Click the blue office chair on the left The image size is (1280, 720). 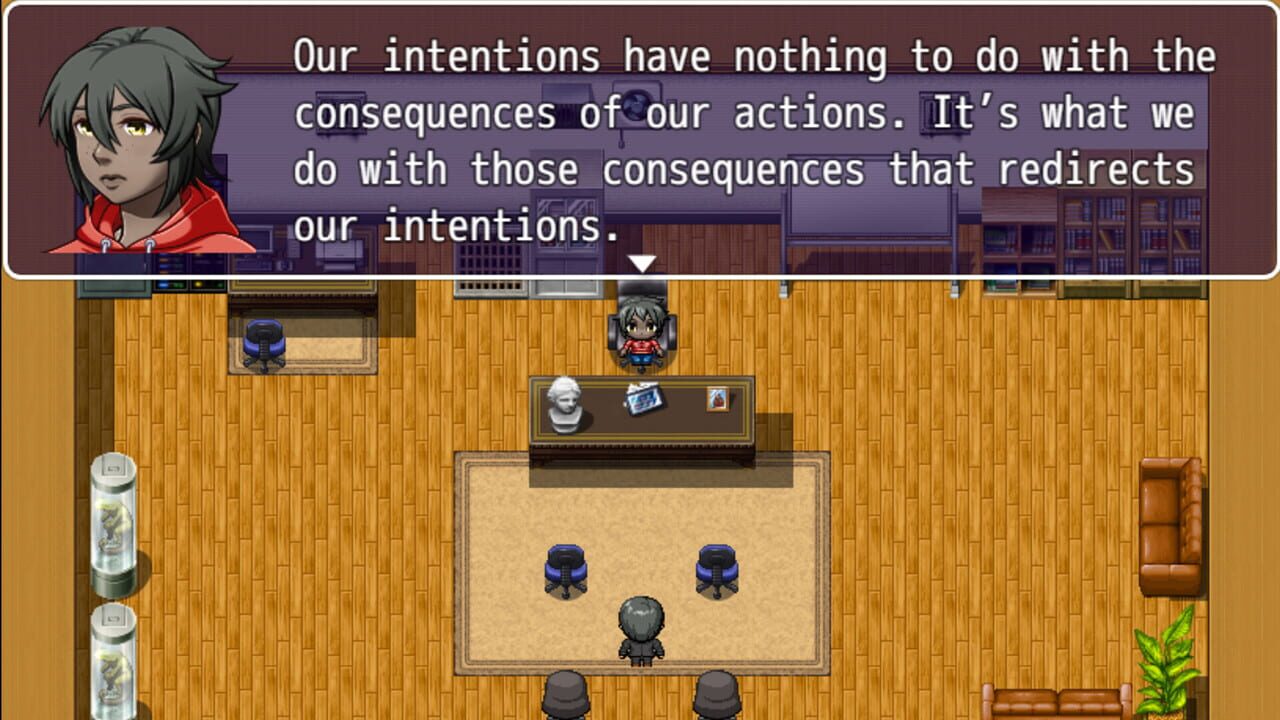coord(262,340)
